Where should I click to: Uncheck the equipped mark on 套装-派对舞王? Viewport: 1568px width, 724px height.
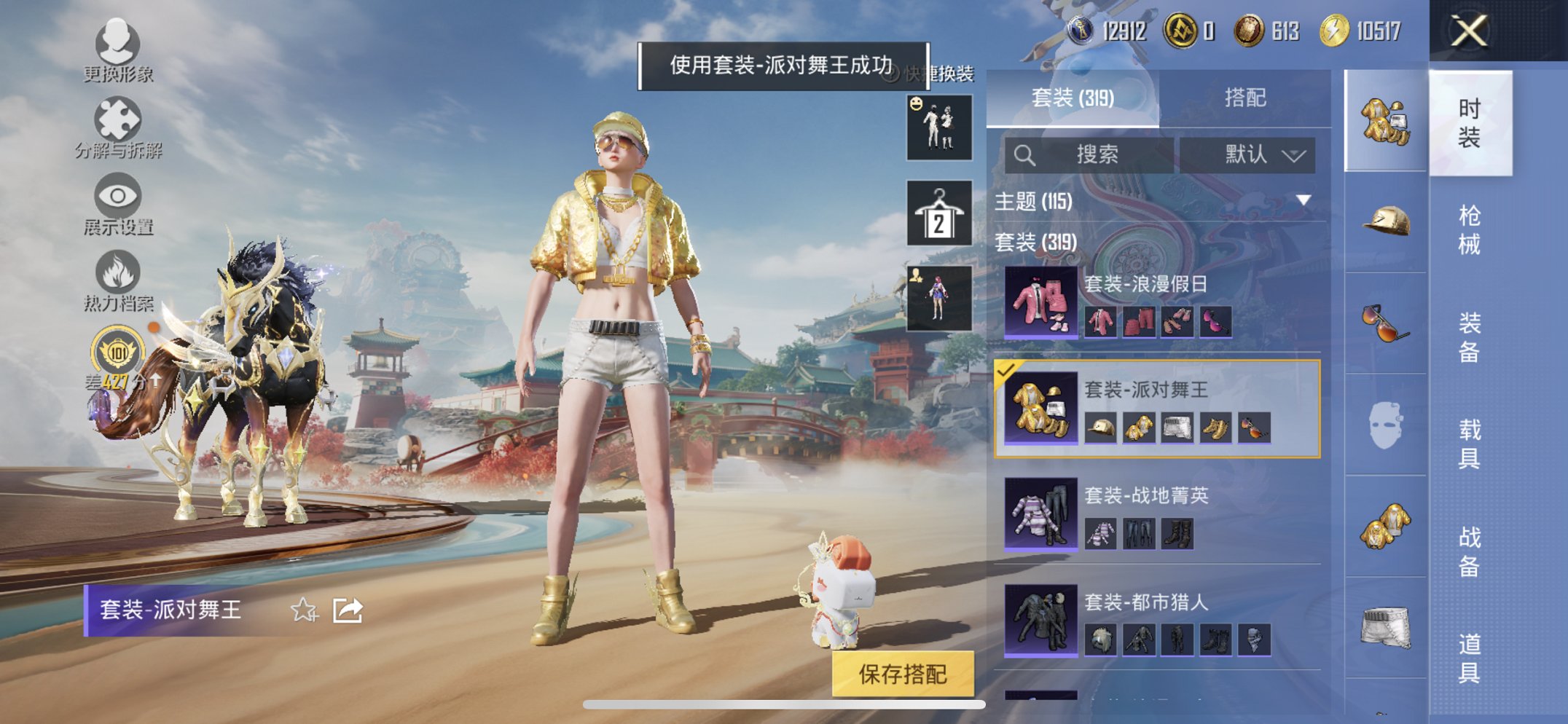point(1007,371)
